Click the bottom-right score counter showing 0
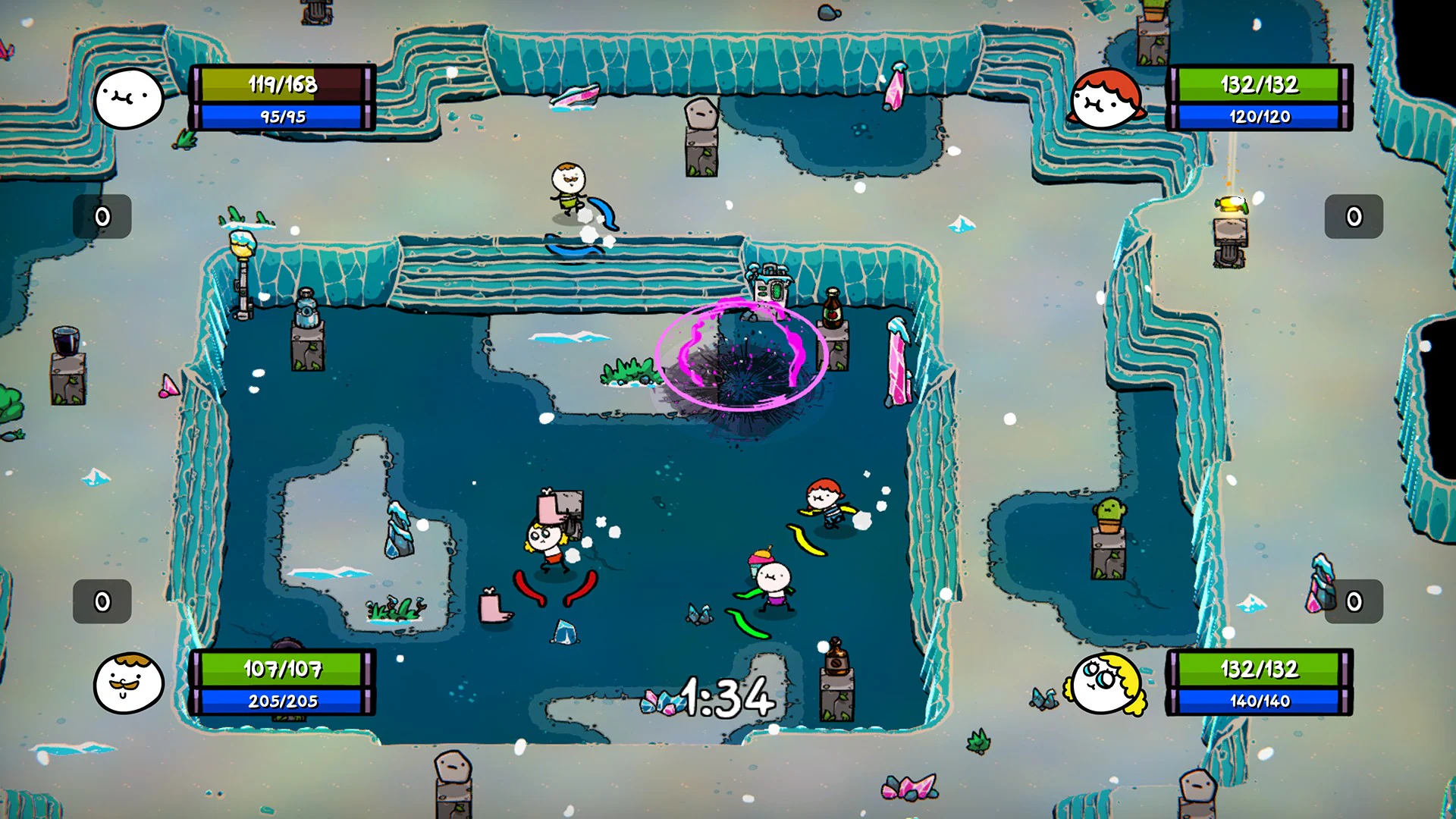This screenshot has height=819, width=1456. [1354, 603]
